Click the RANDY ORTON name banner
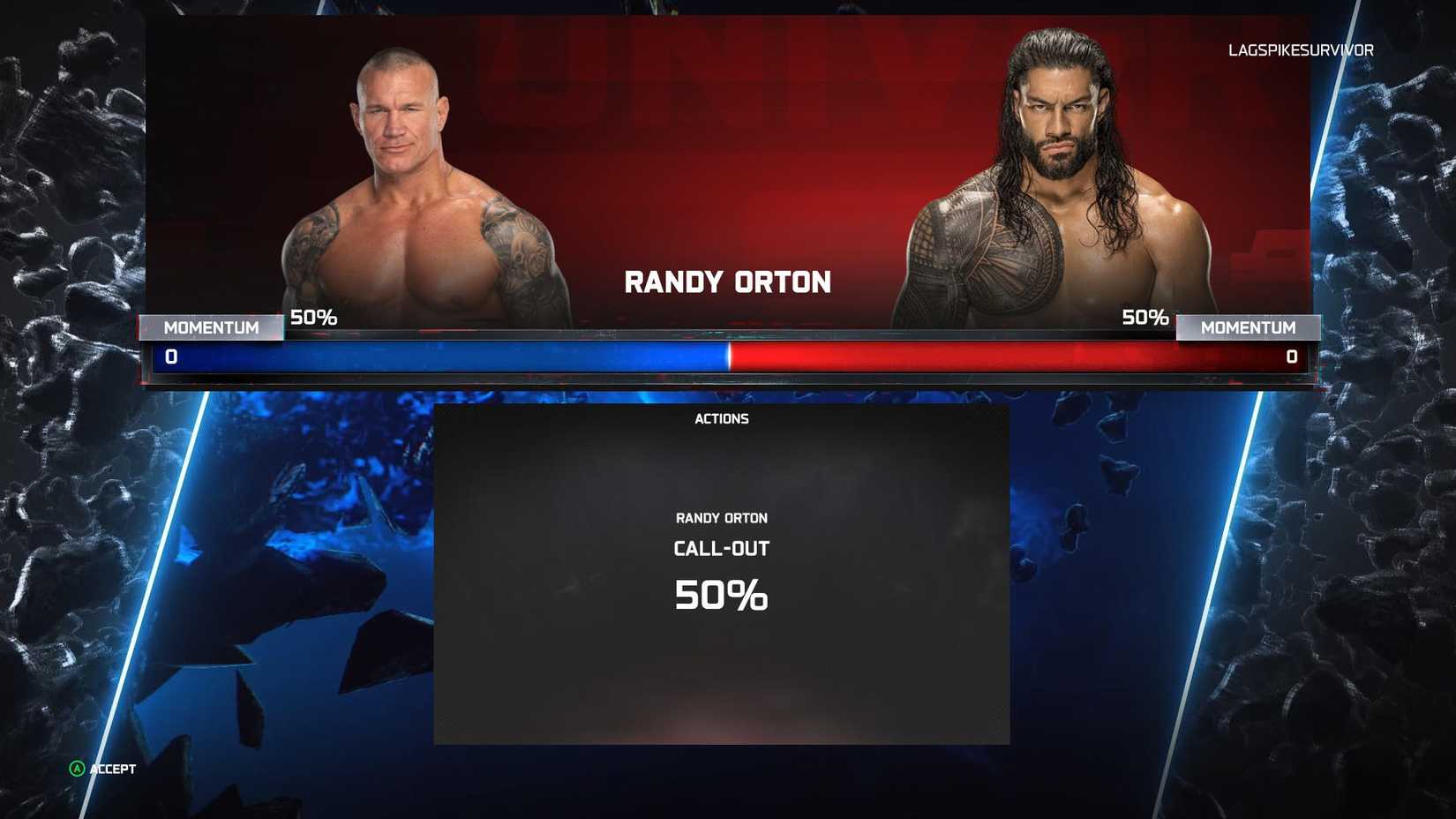 click(727, 281)
